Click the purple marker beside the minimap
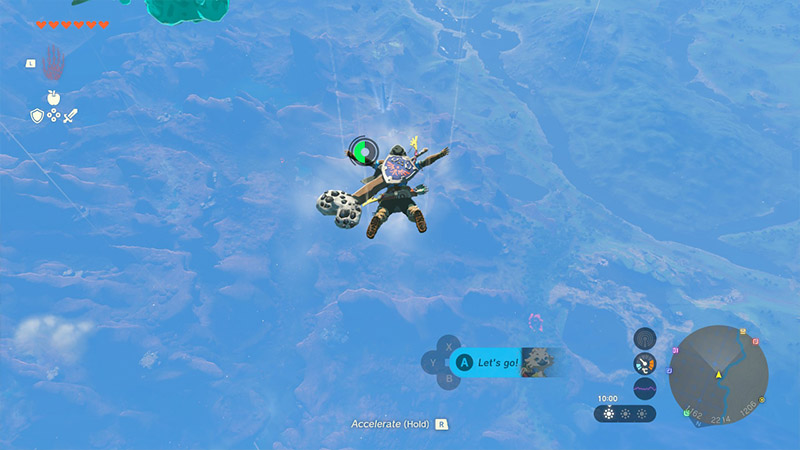The height and width of the screenshot is (450, 800). (674, 351)
